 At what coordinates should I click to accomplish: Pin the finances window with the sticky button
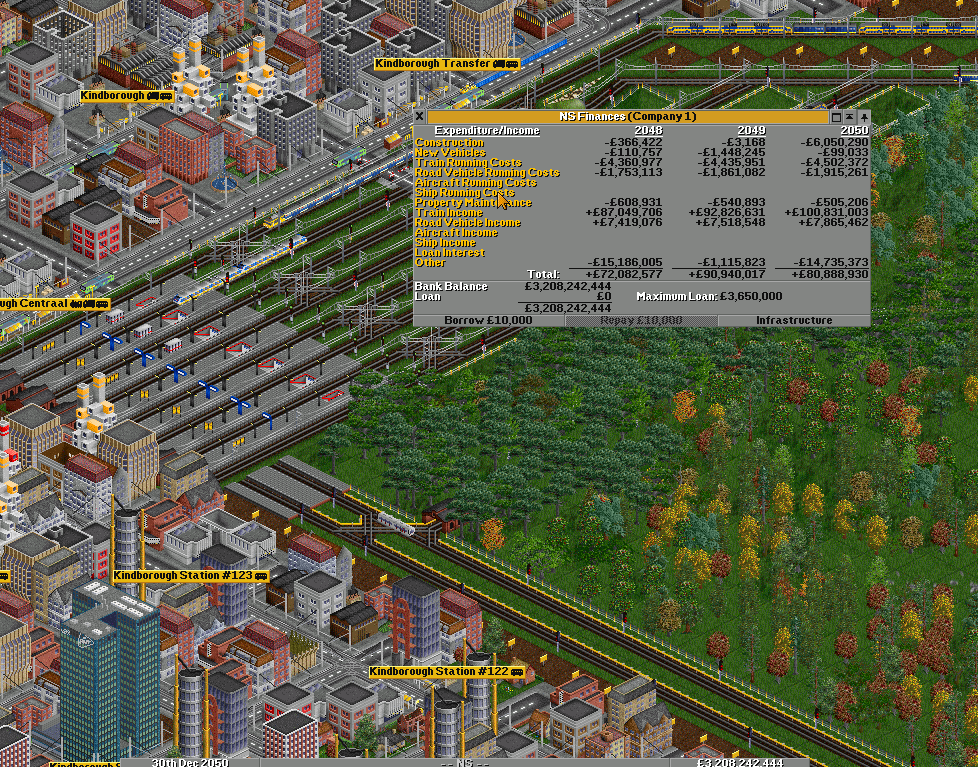[864, 117]
